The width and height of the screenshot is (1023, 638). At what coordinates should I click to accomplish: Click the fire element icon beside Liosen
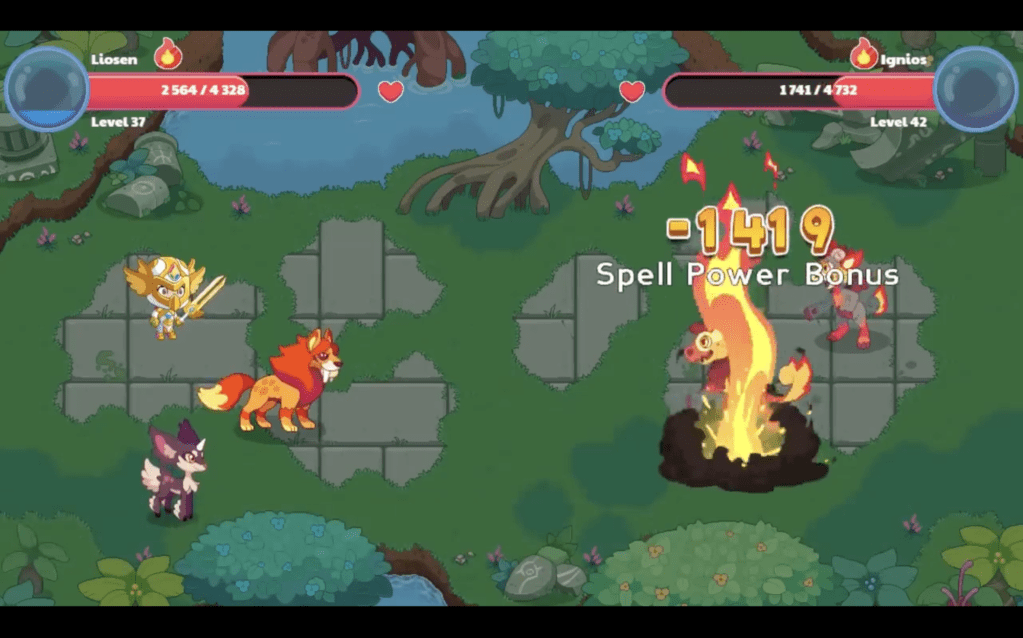point(167,54)
